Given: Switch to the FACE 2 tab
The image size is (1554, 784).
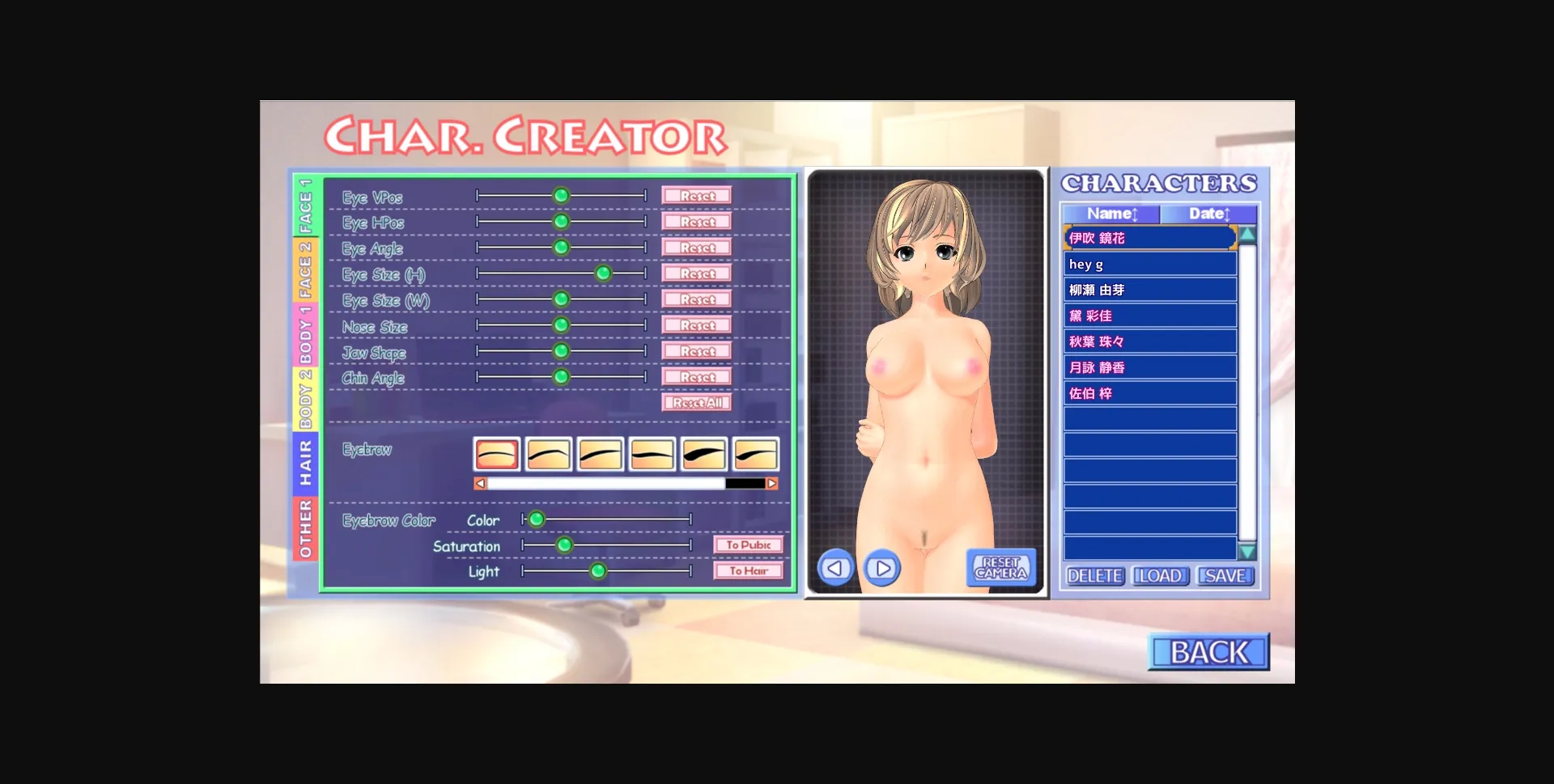Looking at the screenshot, I should (306, 266).
